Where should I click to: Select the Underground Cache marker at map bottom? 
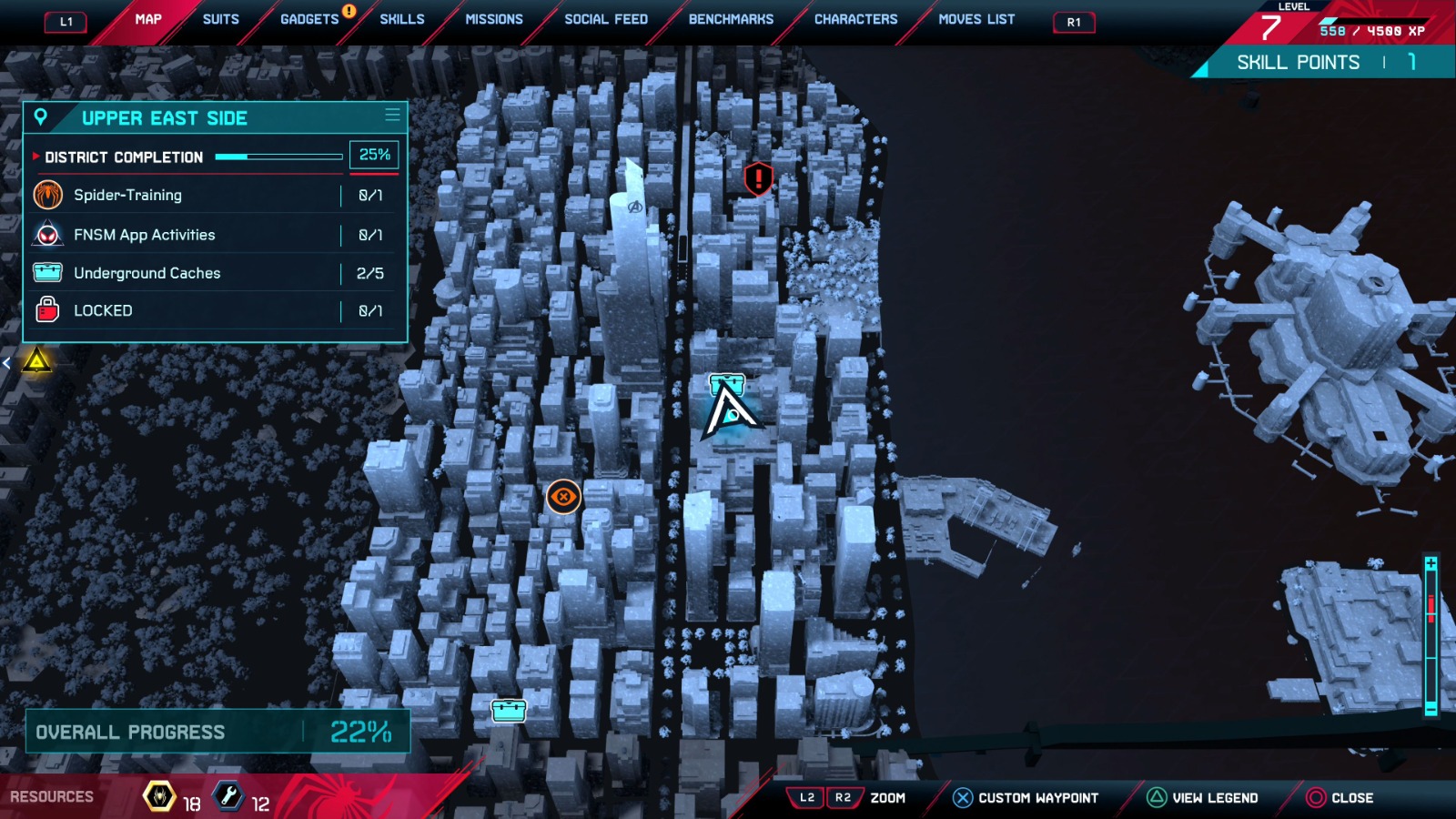[509, 710]
